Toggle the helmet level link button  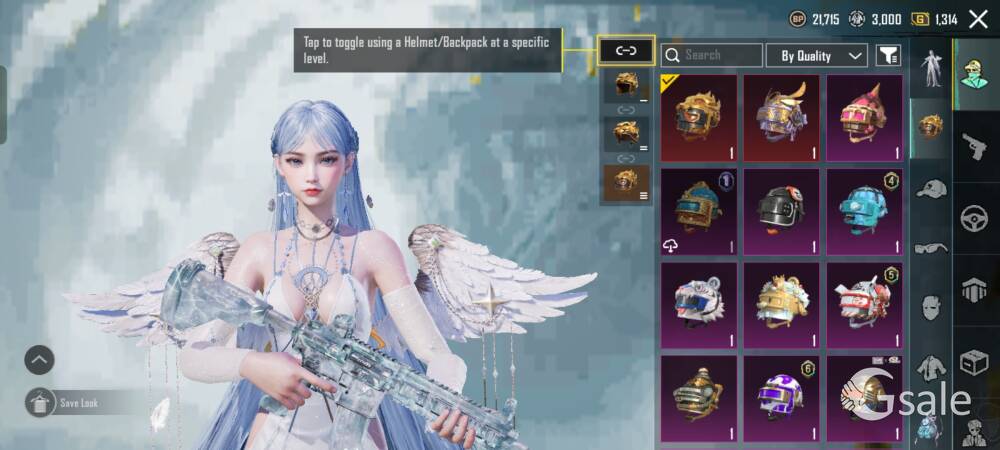tap(625, 51)
